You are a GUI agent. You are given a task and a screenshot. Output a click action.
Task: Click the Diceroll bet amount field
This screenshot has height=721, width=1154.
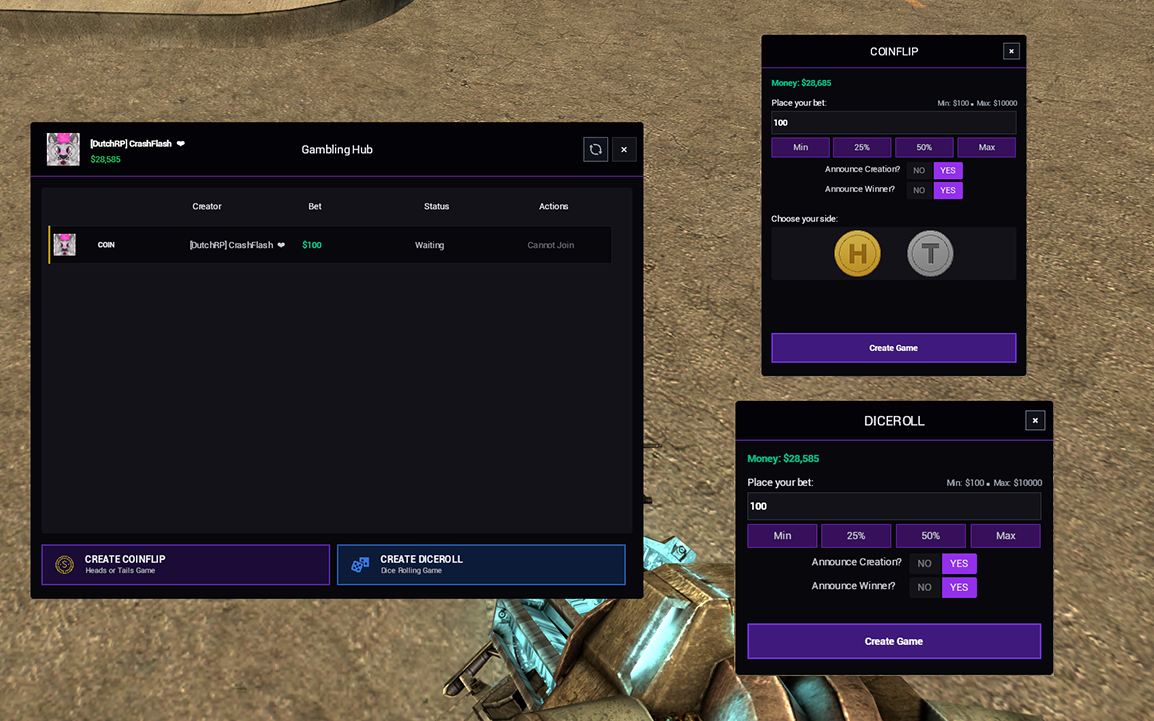point(893,506)
